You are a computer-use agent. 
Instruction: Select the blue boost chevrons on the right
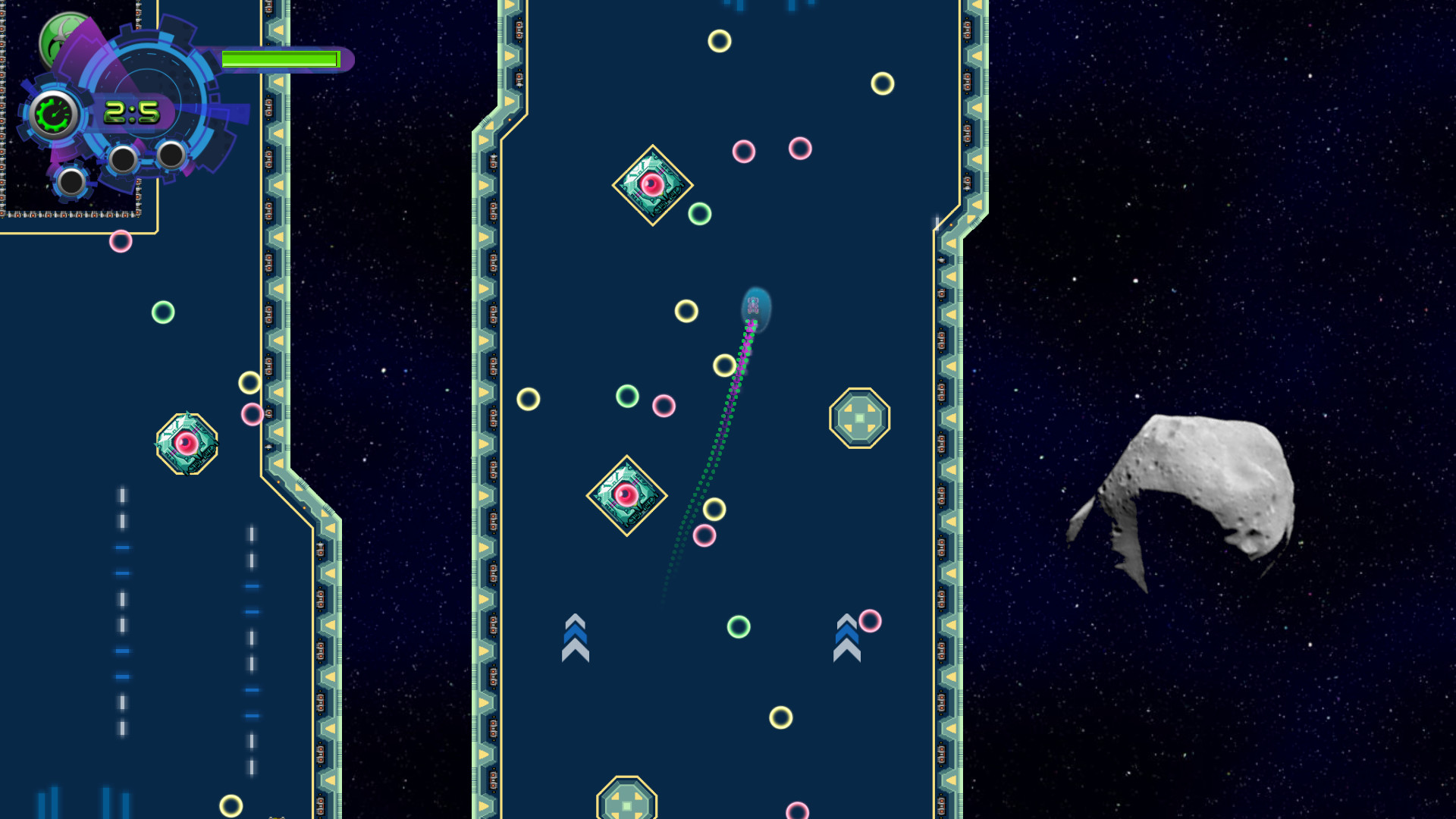pos(848,637)
